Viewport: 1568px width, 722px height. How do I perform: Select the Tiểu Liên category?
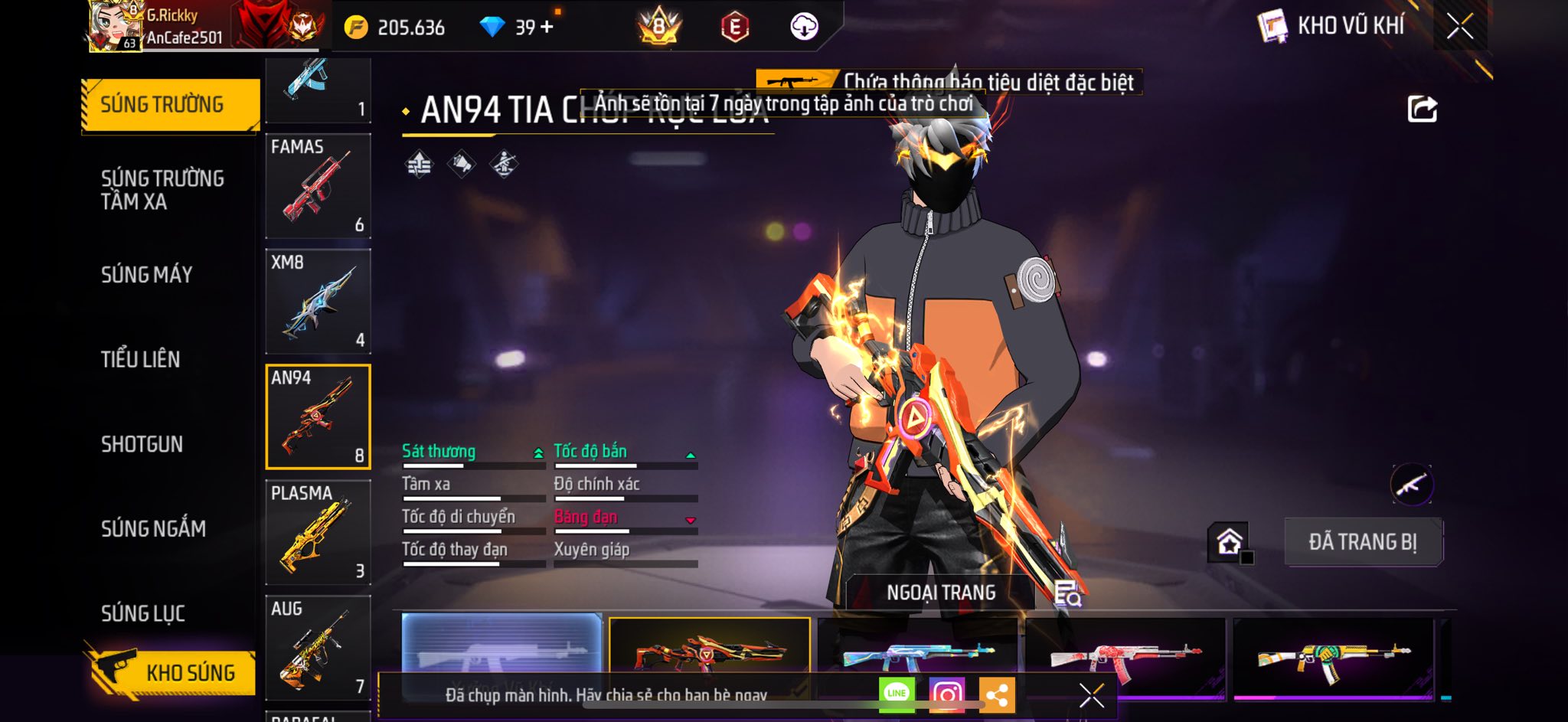point(141,359)
